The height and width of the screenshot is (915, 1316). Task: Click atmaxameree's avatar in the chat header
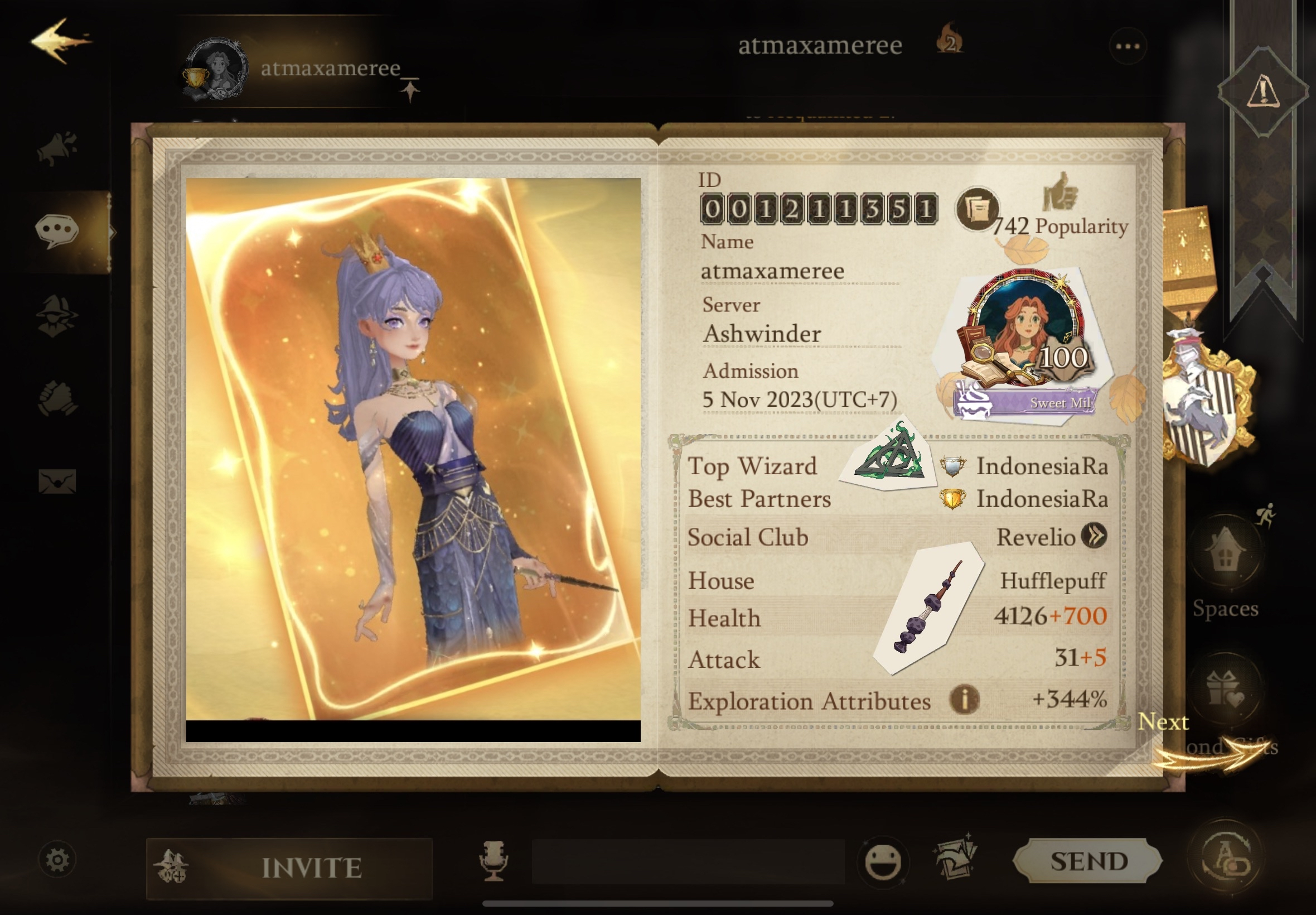tap(215, 70)
